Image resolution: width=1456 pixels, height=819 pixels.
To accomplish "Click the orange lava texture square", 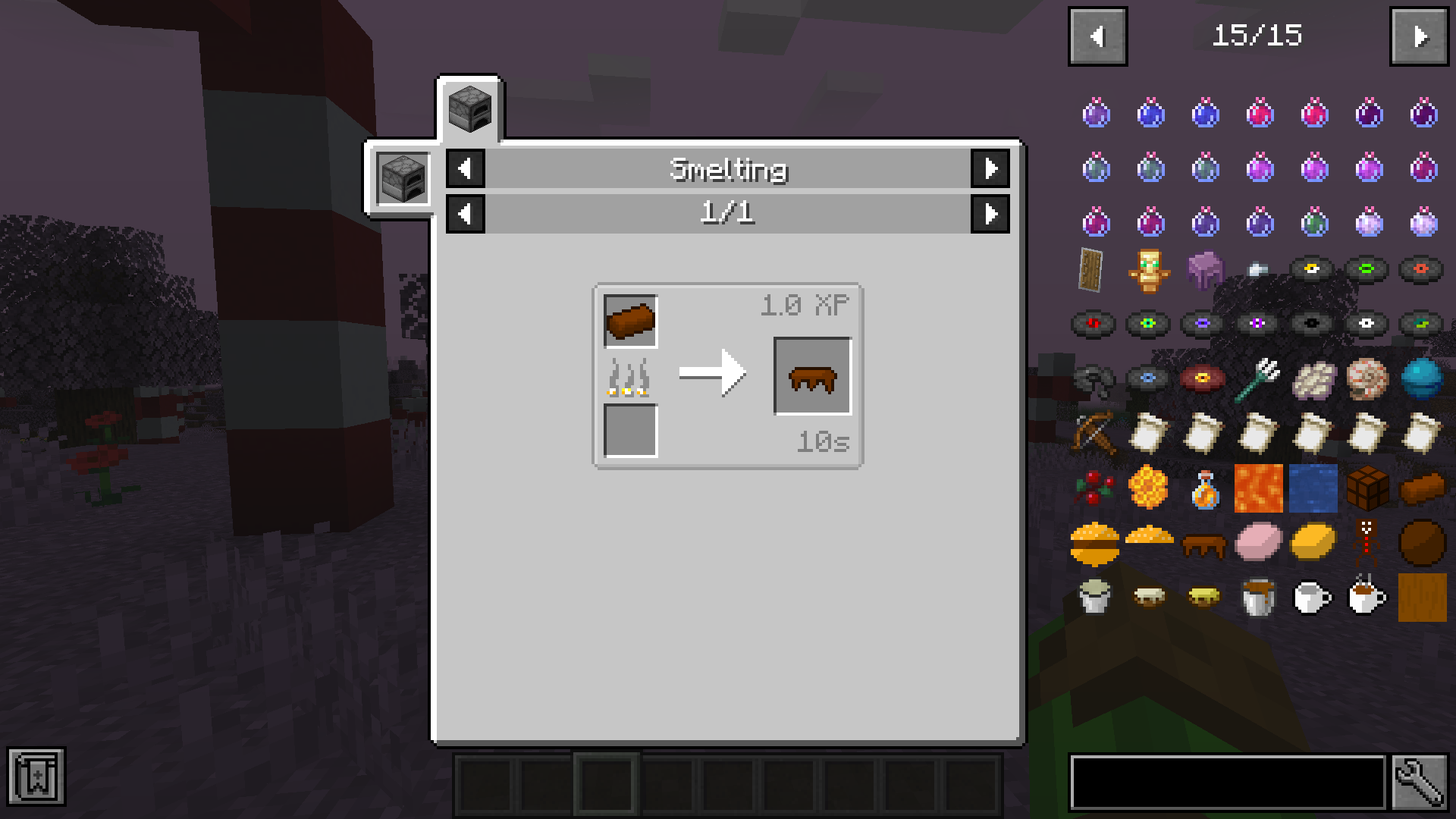I will coord(1259,489).
